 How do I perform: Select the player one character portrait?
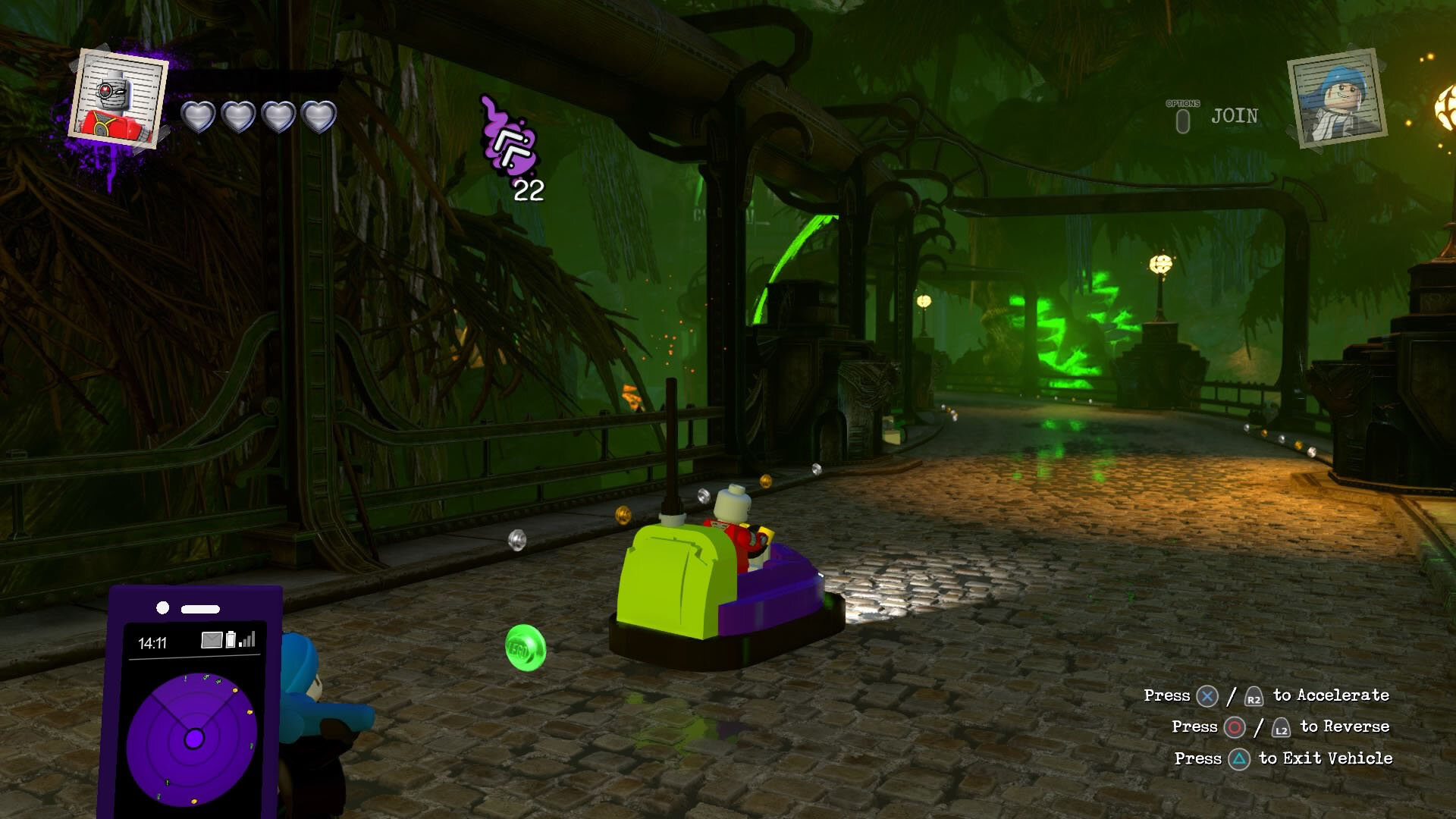(118, 99)
